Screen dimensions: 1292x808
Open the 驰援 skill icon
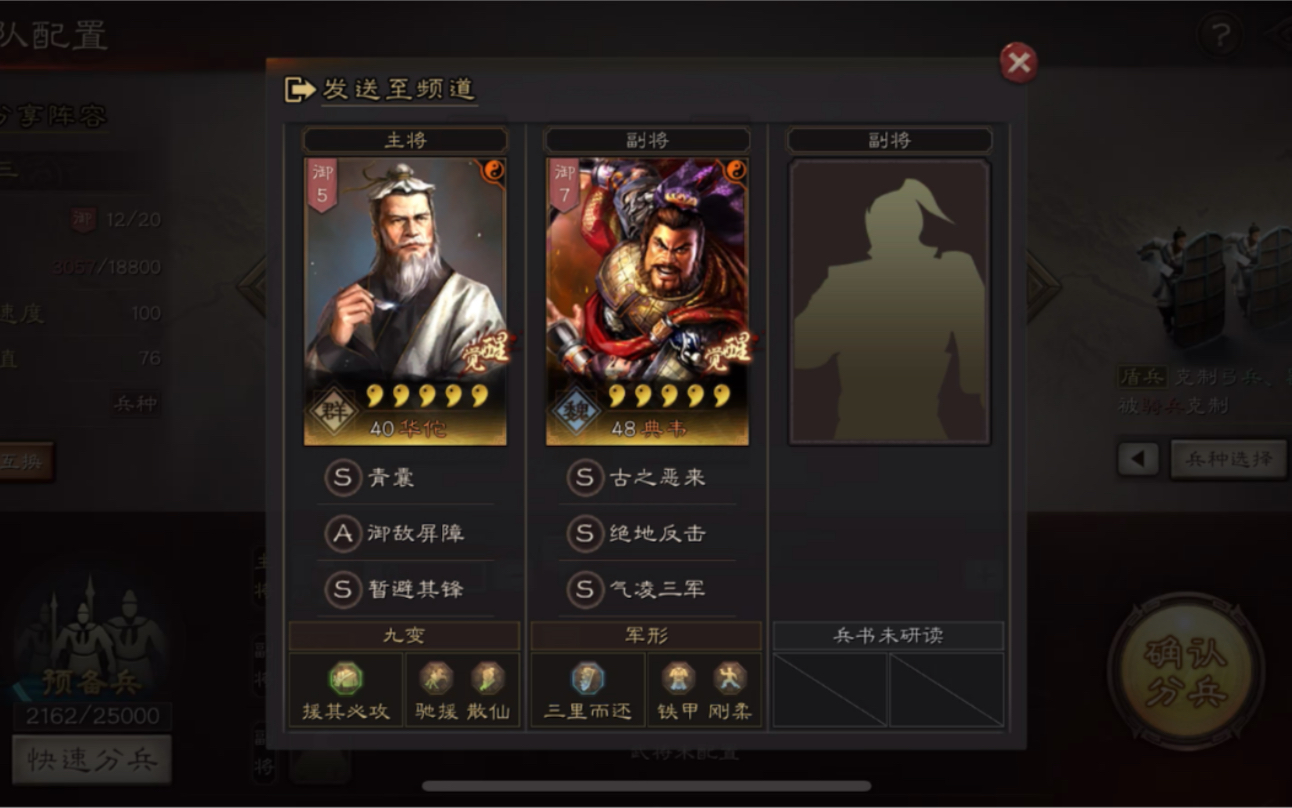click(x=437, y=677)
